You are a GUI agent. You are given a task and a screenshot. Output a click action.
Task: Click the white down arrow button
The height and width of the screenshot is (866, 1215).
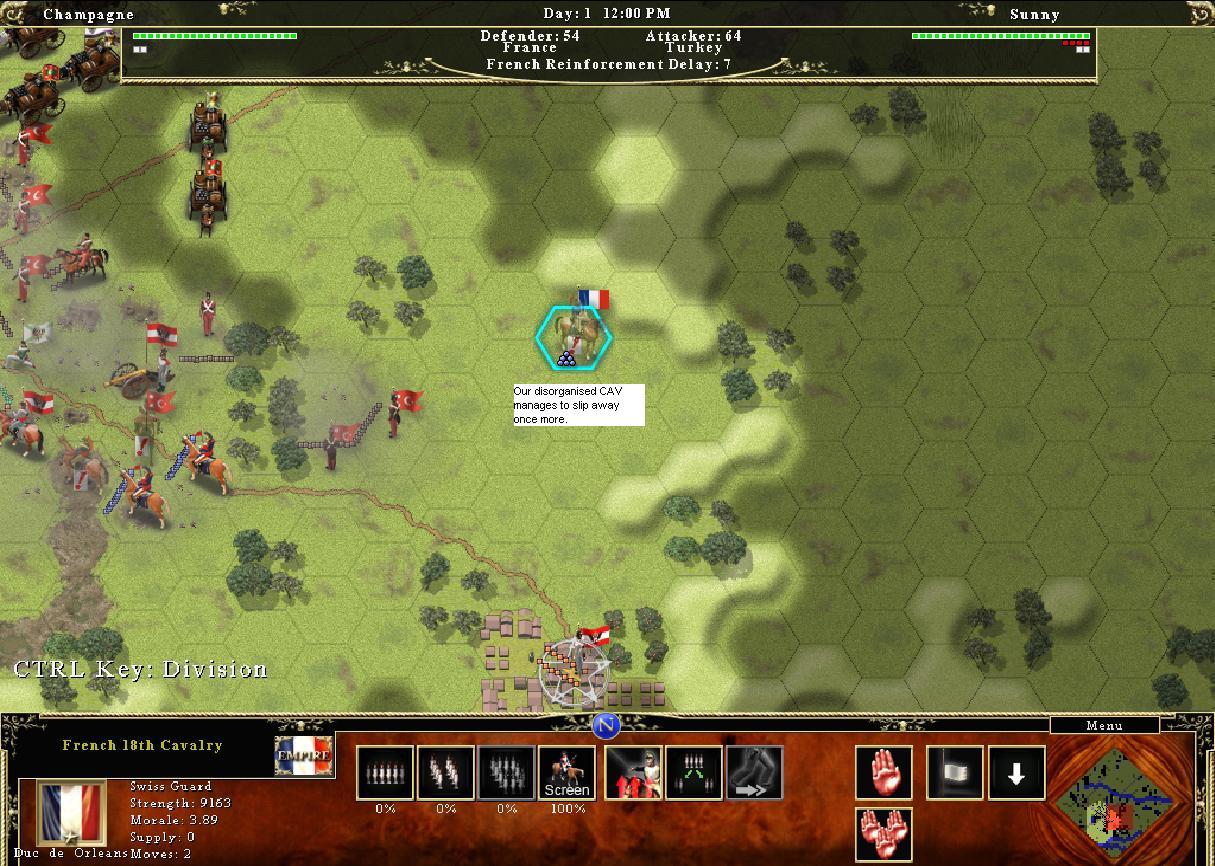point(1017,773)
